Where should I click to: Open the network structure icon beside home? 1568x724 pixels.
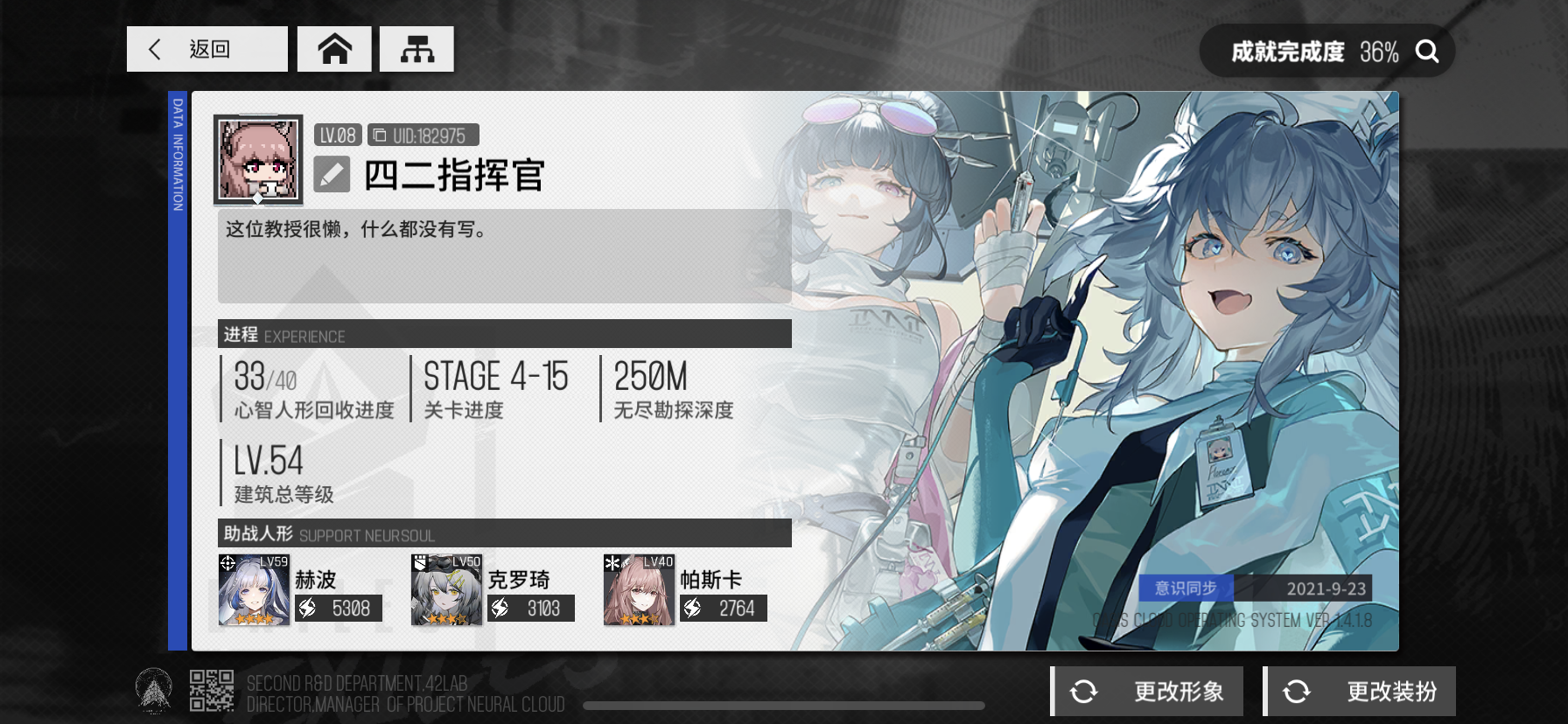(417, 49)
